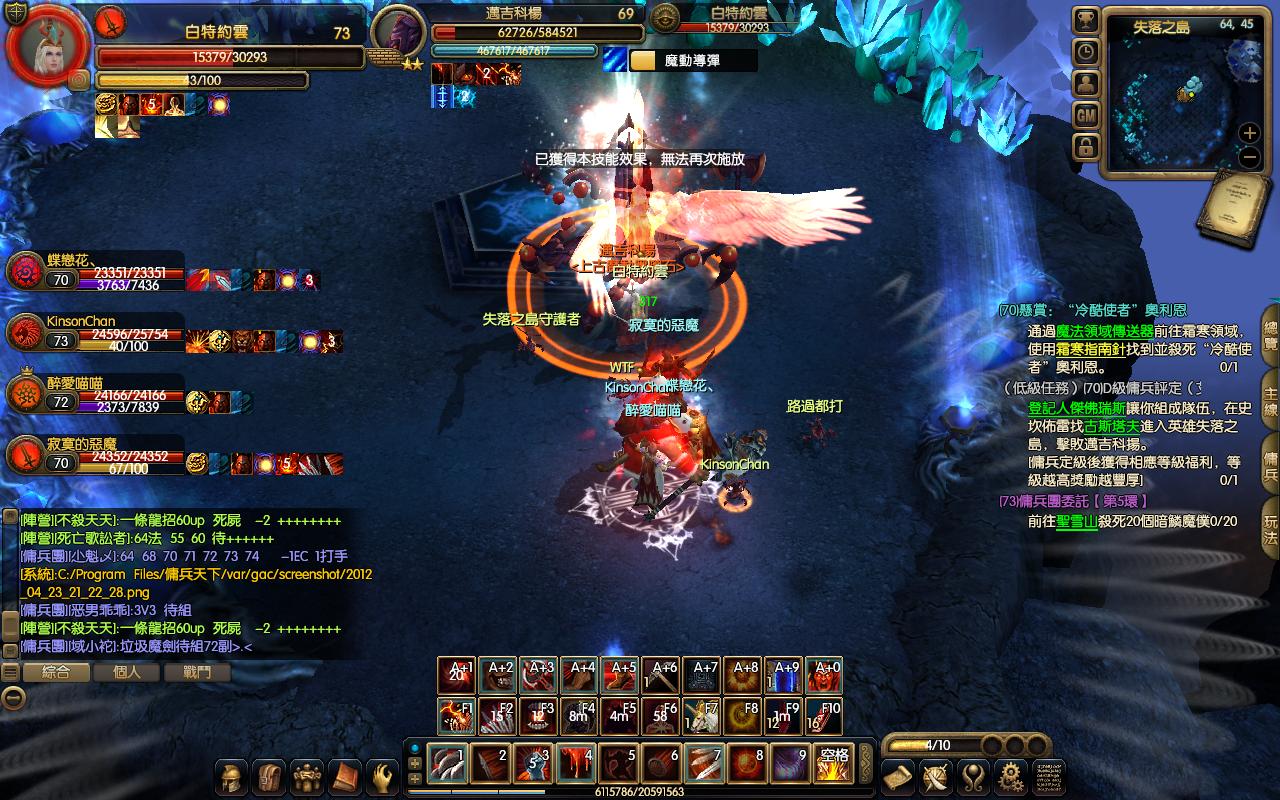Click the clock icon near the minimap
Viewport: 1280px width, 800px height.
click(x=1086, y=52)
